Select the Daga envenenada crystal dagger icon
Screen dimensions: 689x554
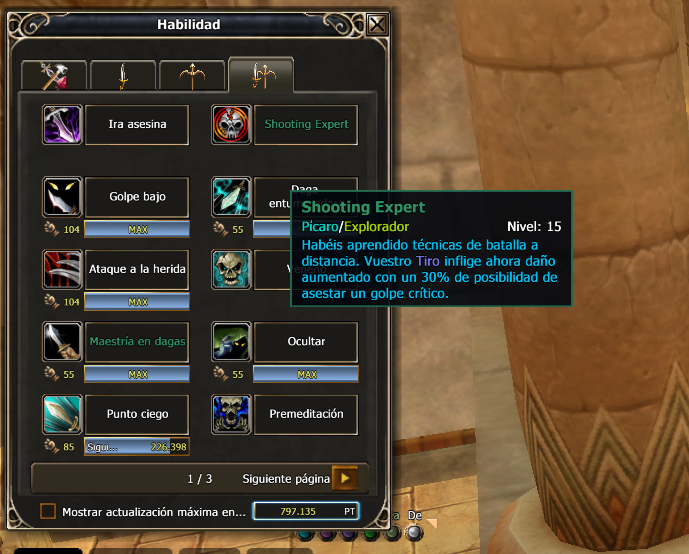(x=232, y=197)
